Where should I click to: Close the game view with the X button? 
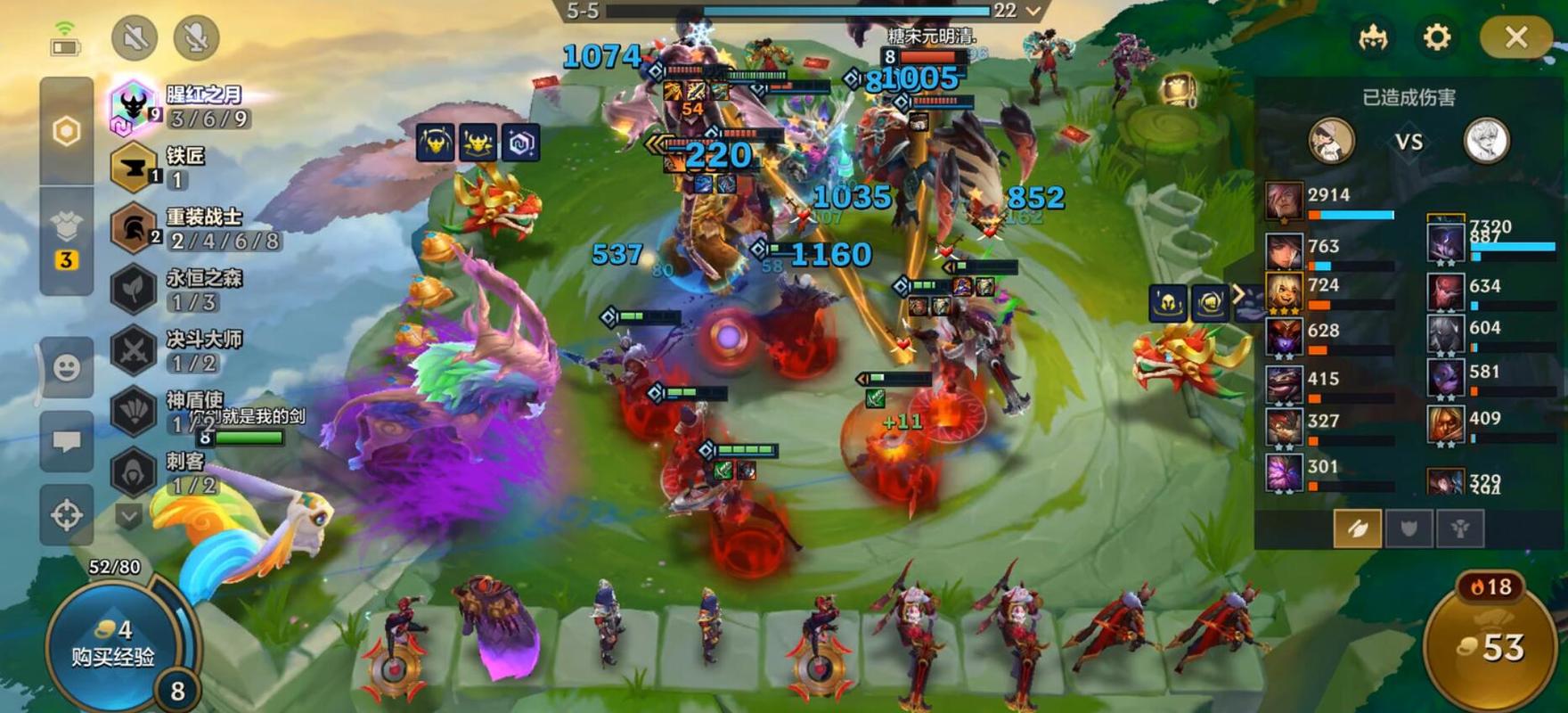point(1515,37)
